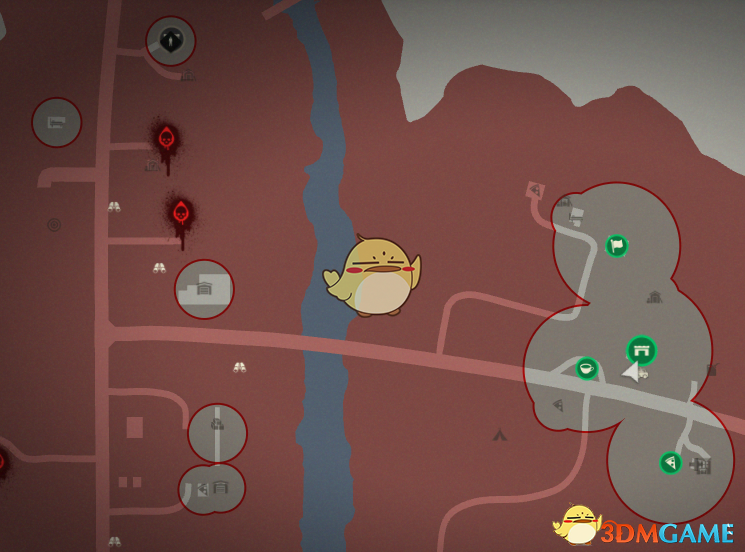Viewport: 745px width, 552px height.
Task: Choose the green pizza-slice food outpost marker
Action: pos(670,462)
